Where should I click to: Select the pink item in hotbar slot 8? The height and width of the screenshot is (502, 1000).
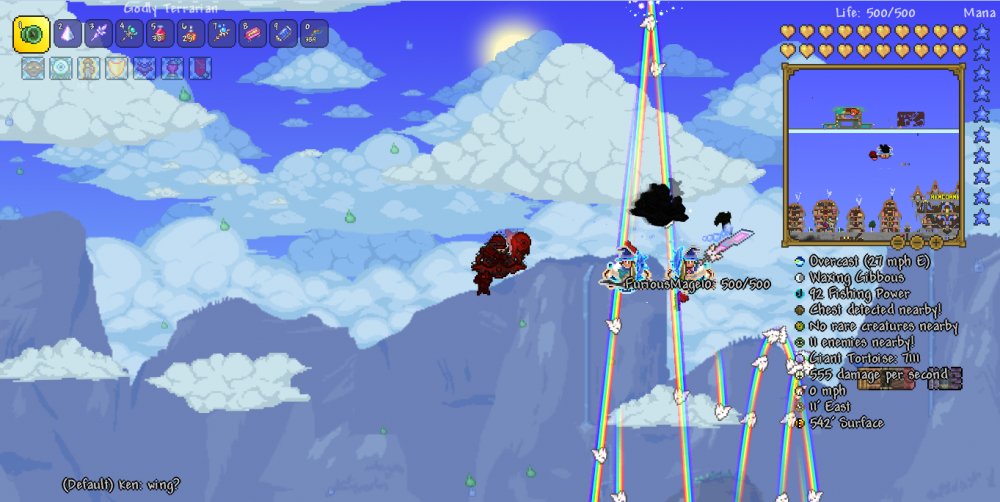pos(252,34)
